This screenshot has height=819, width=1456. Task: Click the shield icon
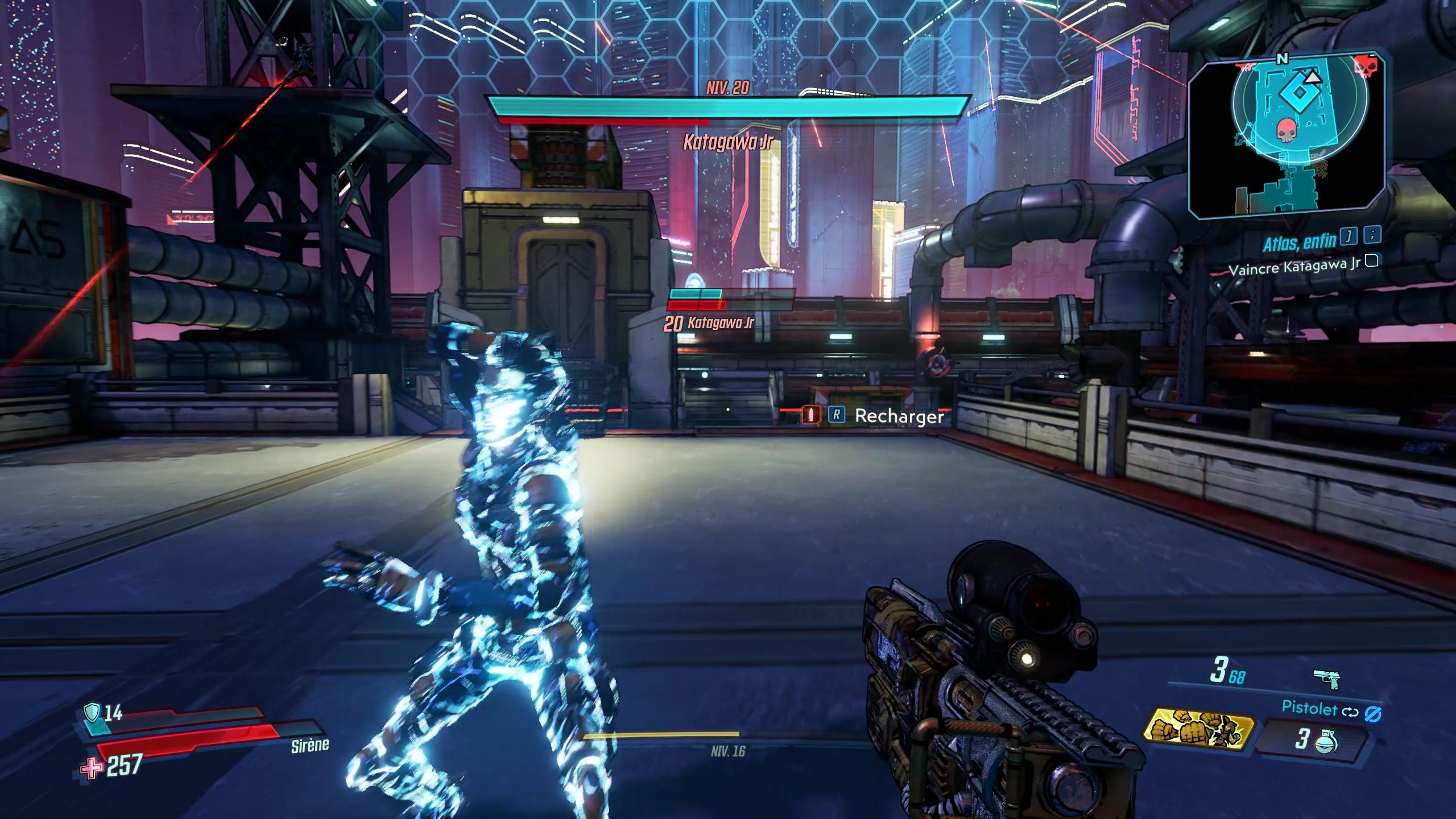[92, 713]
